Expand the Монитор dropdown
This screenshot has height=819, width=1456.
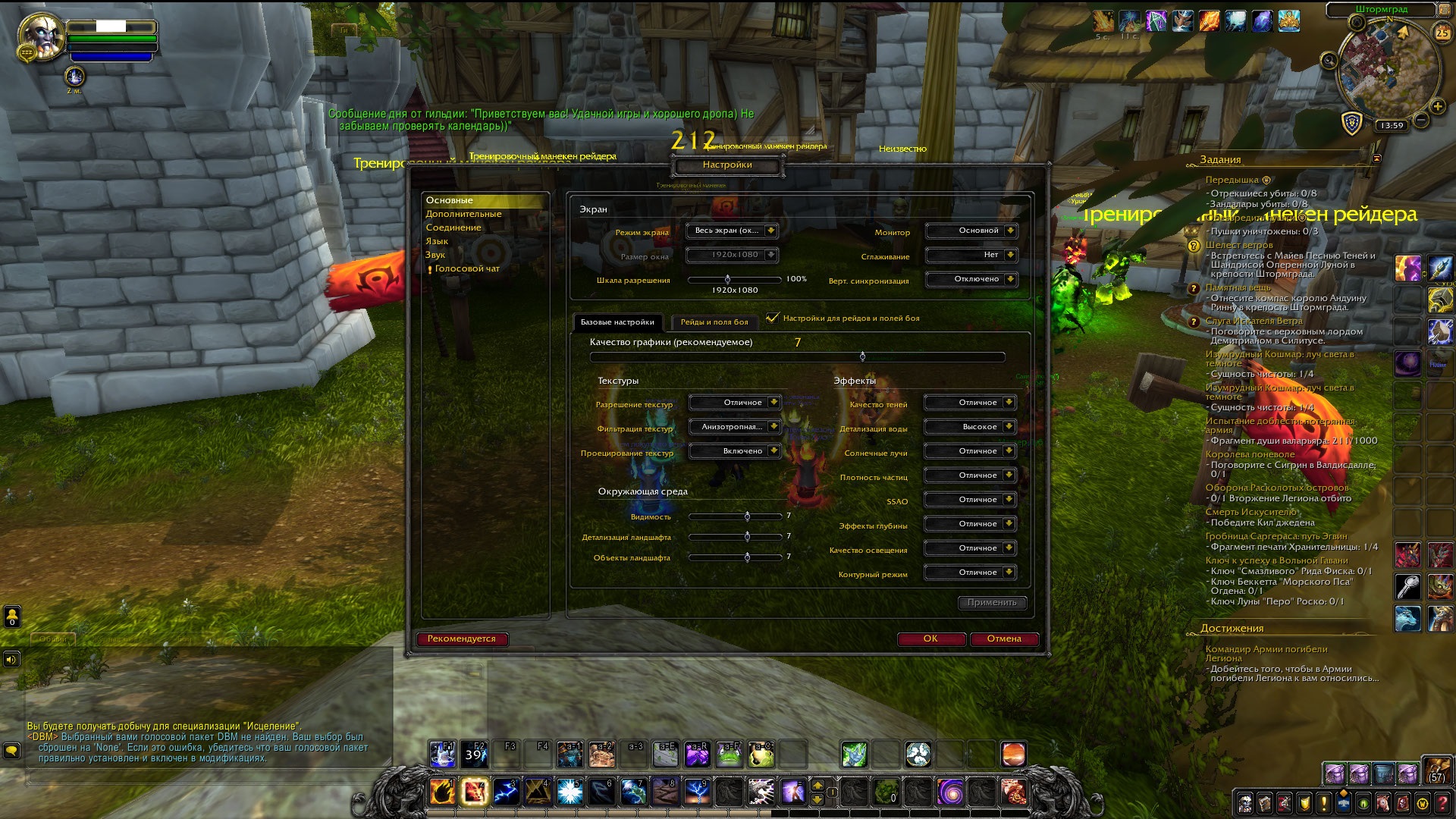(x=971, y=231)
